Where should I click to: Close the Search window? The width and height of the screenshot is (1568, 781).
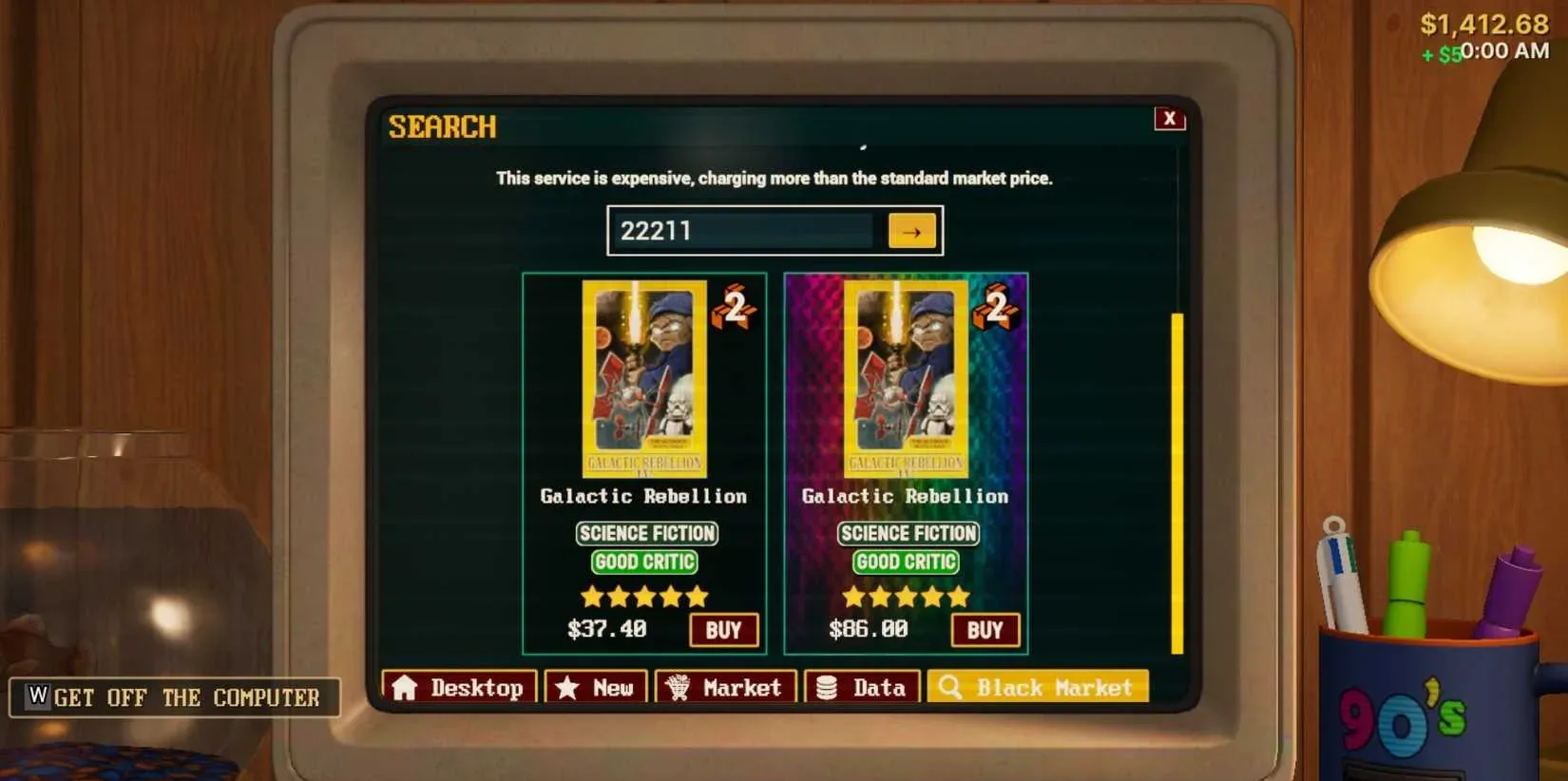click(x=1170, y=119)
